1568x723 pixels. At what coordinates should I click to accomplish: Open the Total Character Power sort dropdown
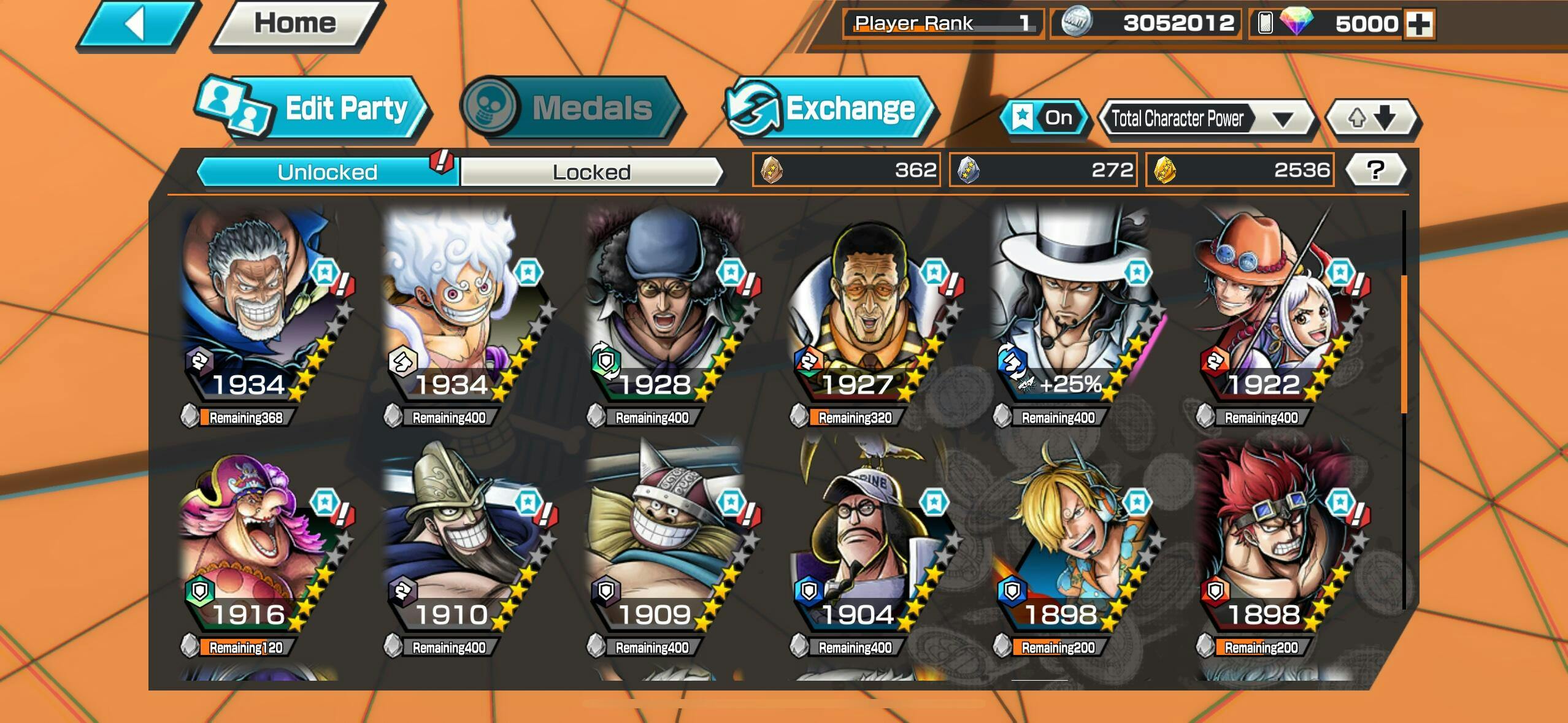pos(1206,118)
